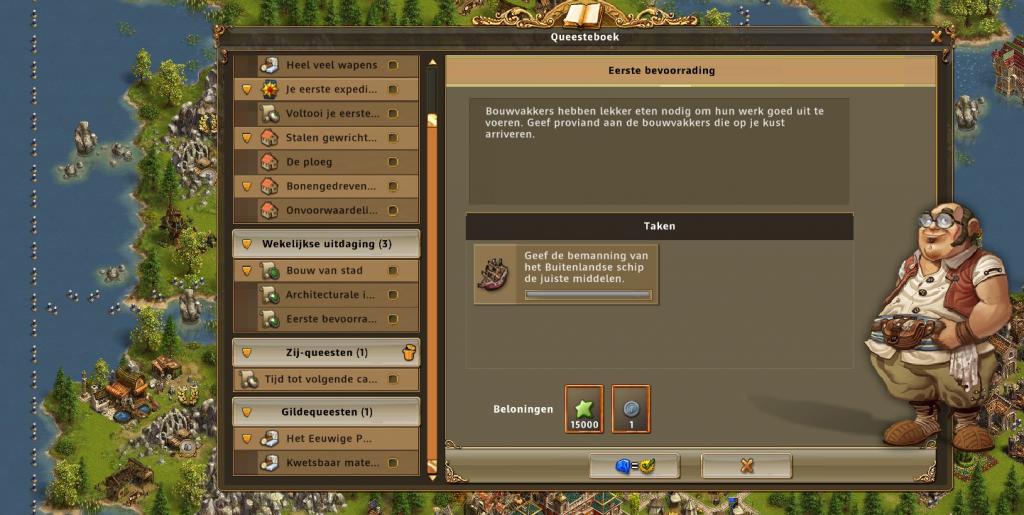Choose the 'Stalen gewricht...' quest

[x=331, y=137]
